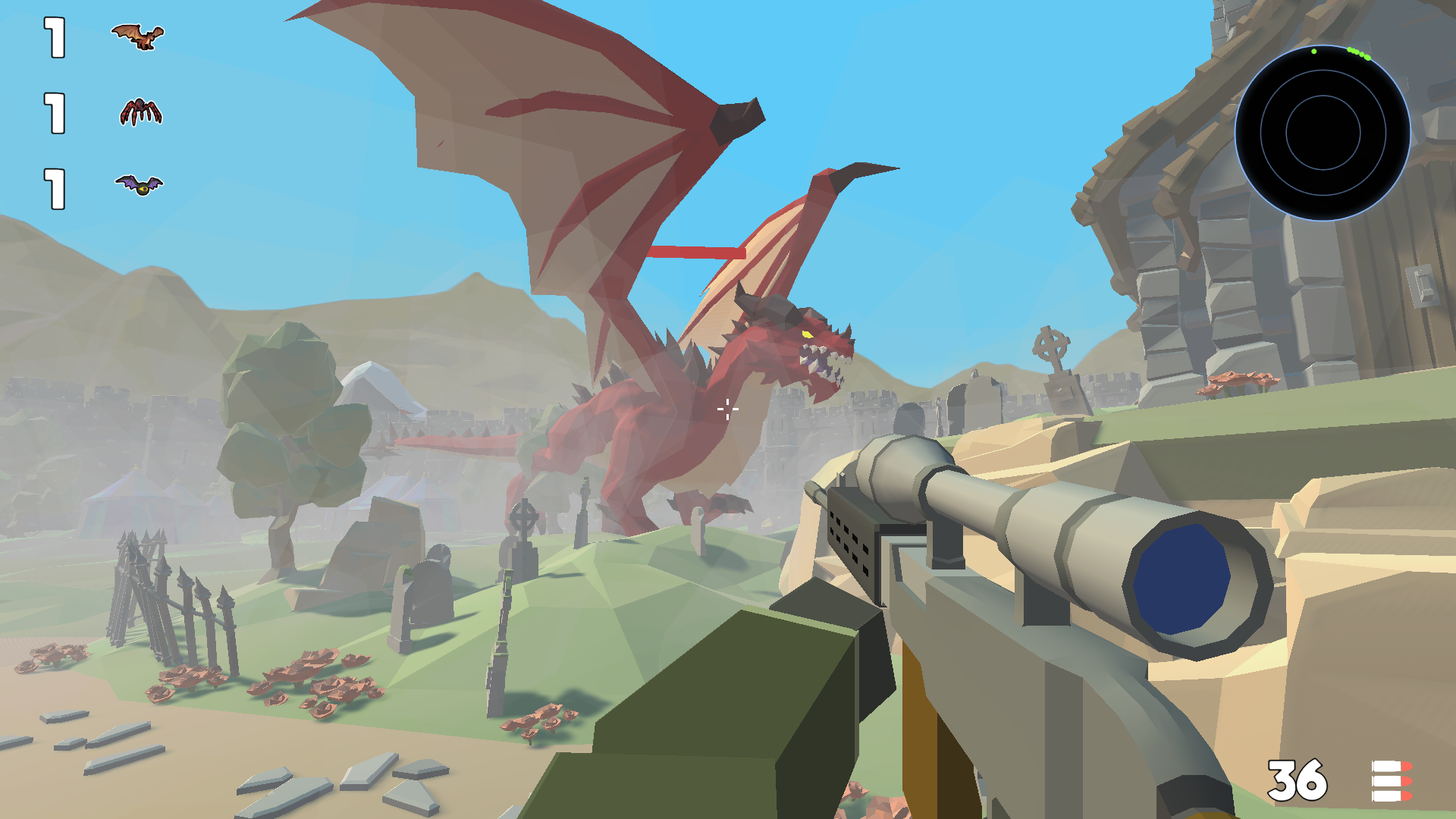Click the green blip on the radar
The image size is (1456, 819).
(x=1314, y=53)
